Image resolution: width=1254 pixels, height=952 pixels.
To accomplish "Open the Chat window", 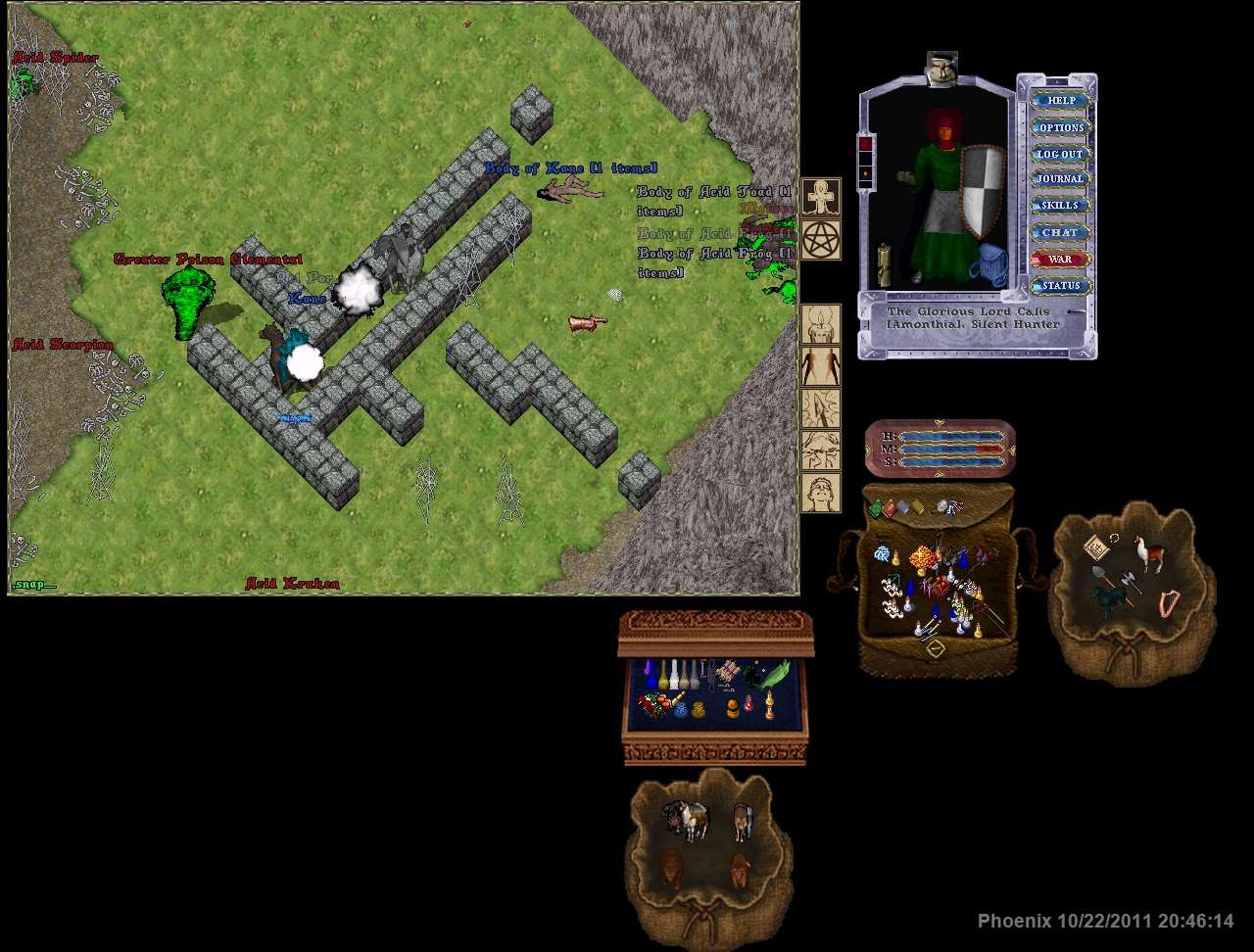I will pos(1061,233).
